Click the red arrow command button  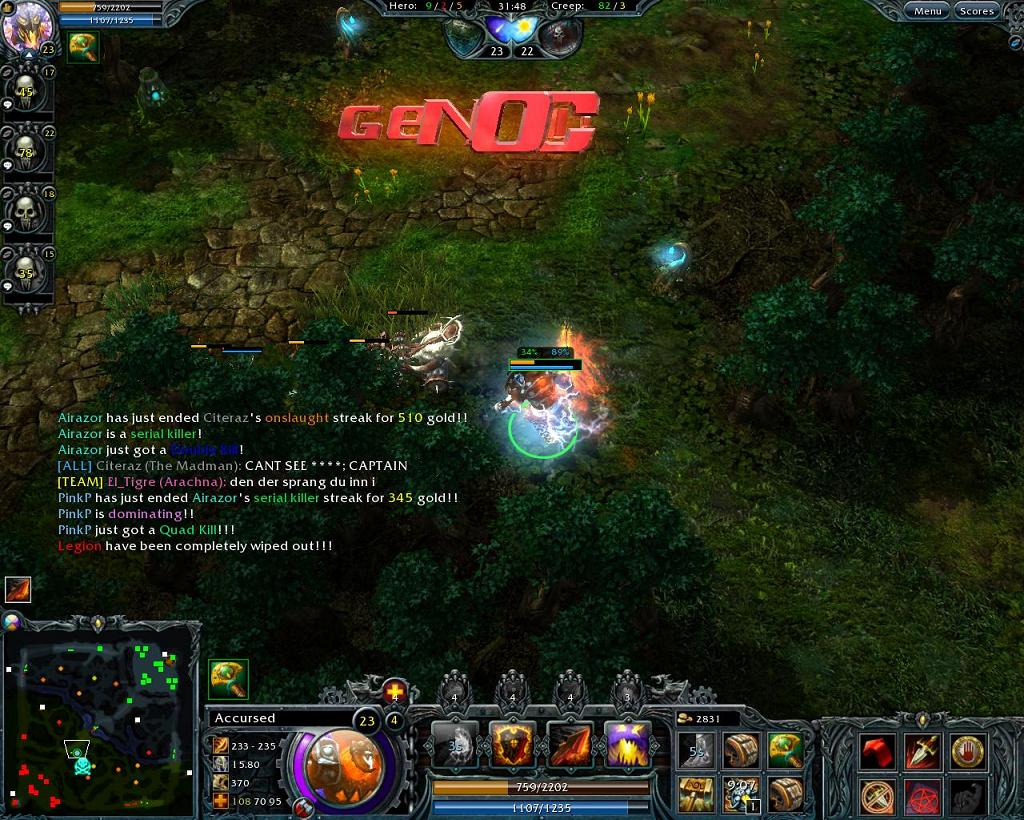pyautogui.click(x=877, y=750)
